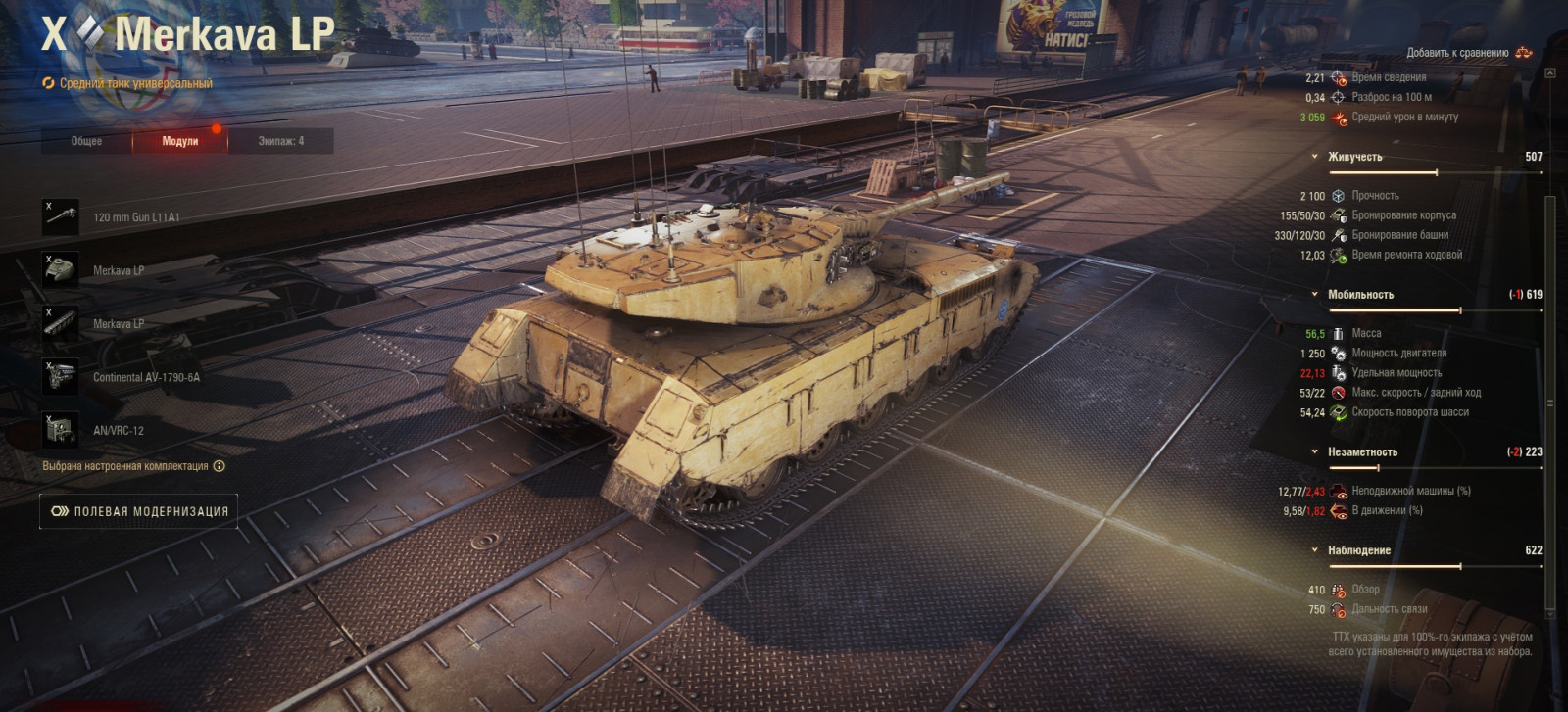Collapse the Незаметность stats section
Viewport: 1568px width, 712px height.
(1315, 451)
